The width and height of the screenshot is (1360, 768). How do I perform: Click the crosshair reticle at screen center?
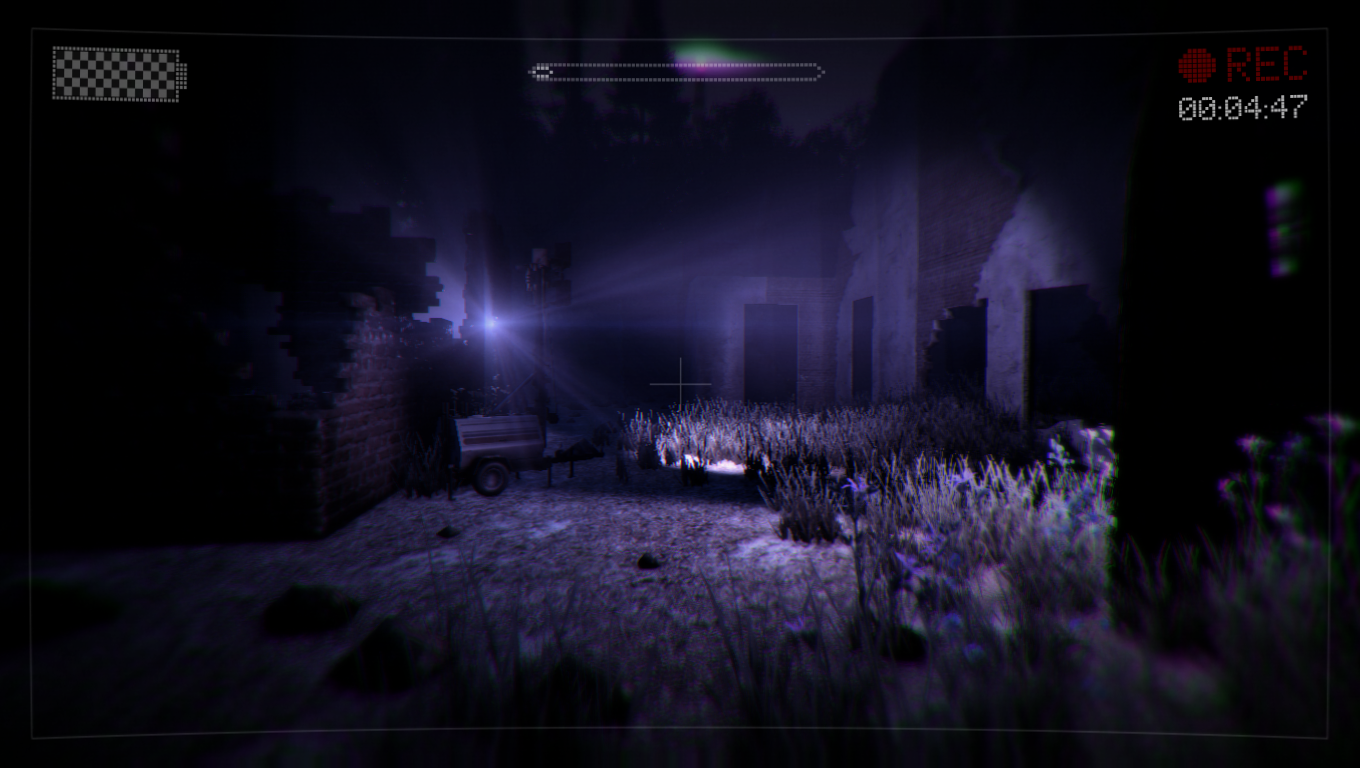[679, 384]
